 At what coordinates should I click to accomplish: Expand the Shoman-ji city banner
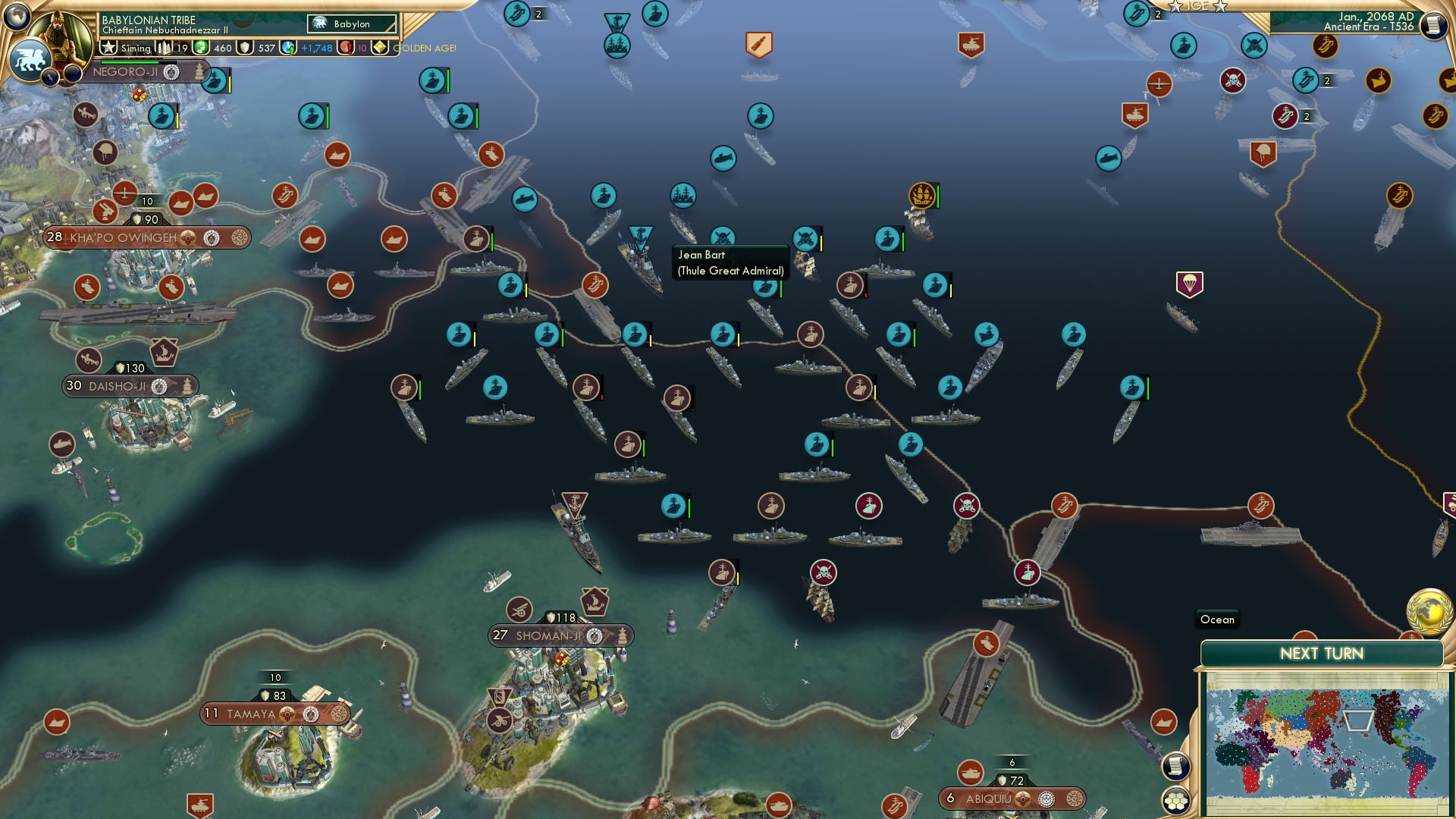point(550,635)
